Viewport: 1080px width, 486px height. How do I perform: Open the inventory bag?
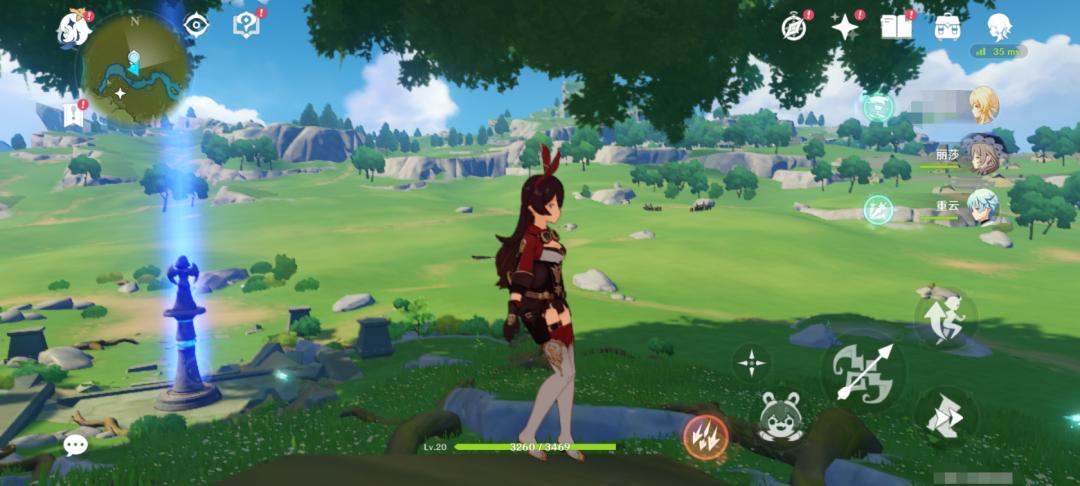[x=948, y=27]
